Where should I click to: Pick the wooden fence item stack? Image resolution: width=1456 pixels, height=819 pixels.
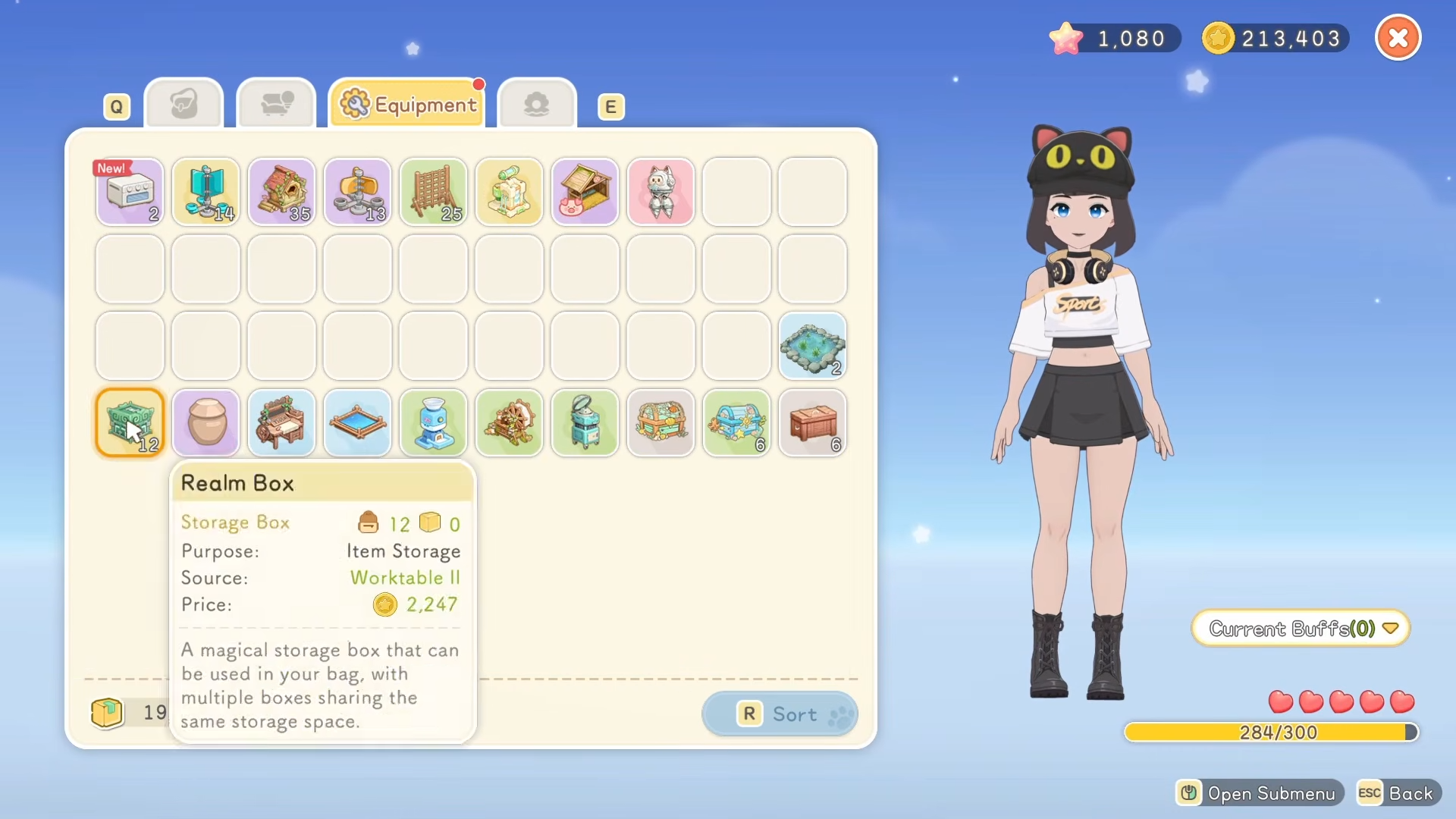[x=433, y=192]
